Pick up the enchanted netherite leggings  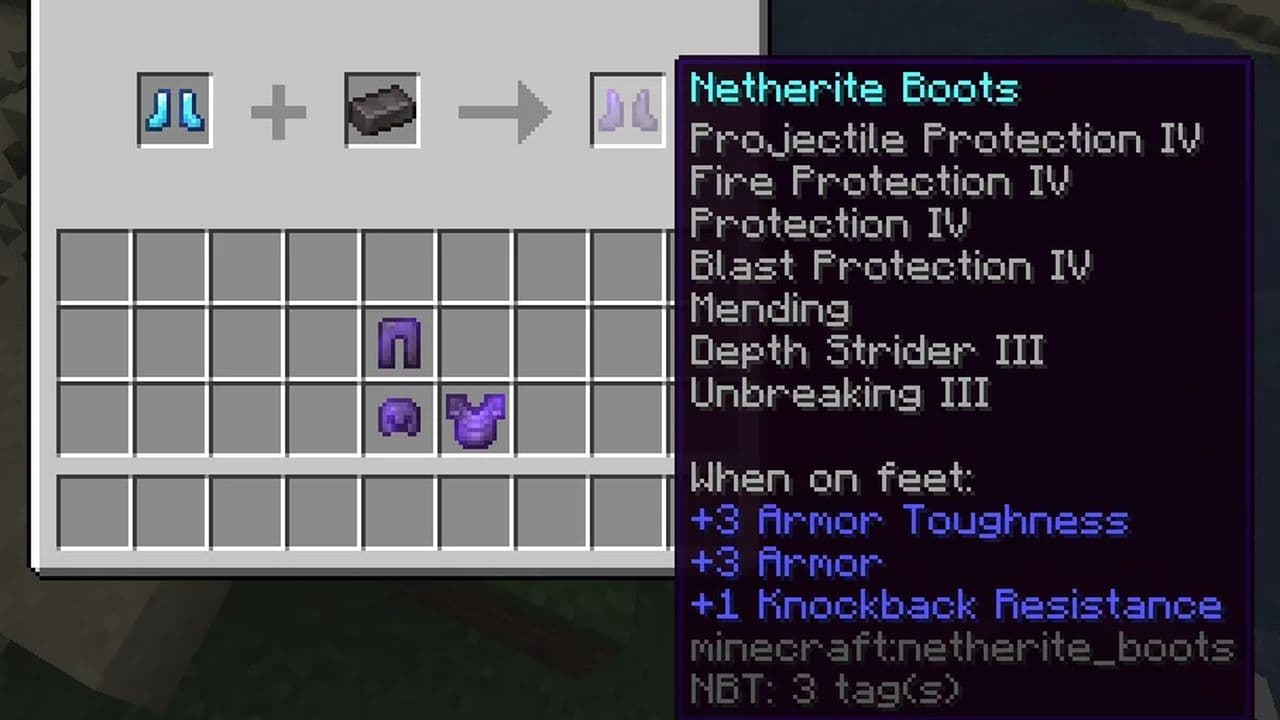(x=401, y=344)
